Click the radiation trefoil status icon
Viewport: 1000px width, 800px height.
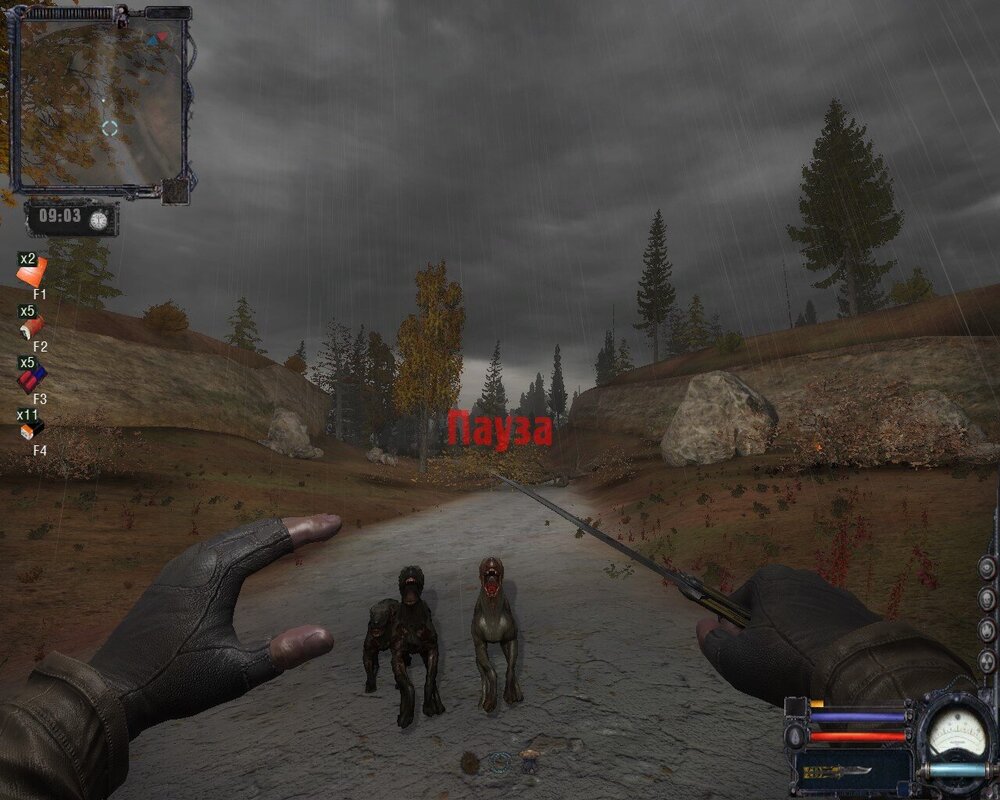click(987, 660)
